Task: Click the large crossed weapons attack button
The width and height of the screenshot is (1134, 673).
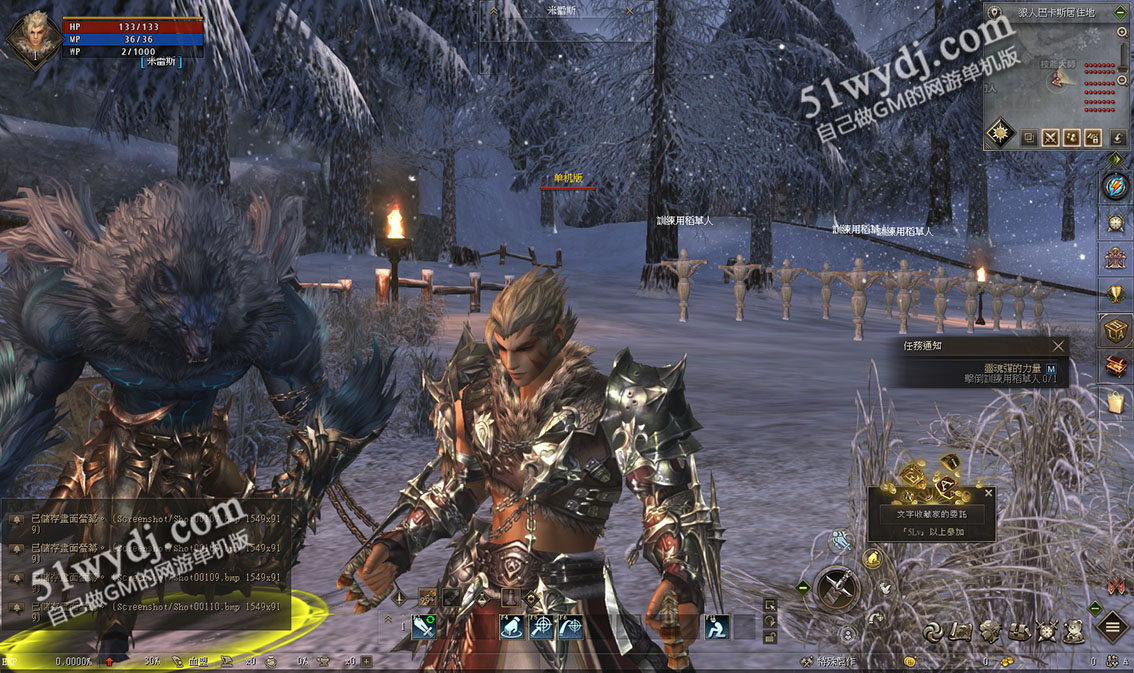Action: click(x=837, y=588)
